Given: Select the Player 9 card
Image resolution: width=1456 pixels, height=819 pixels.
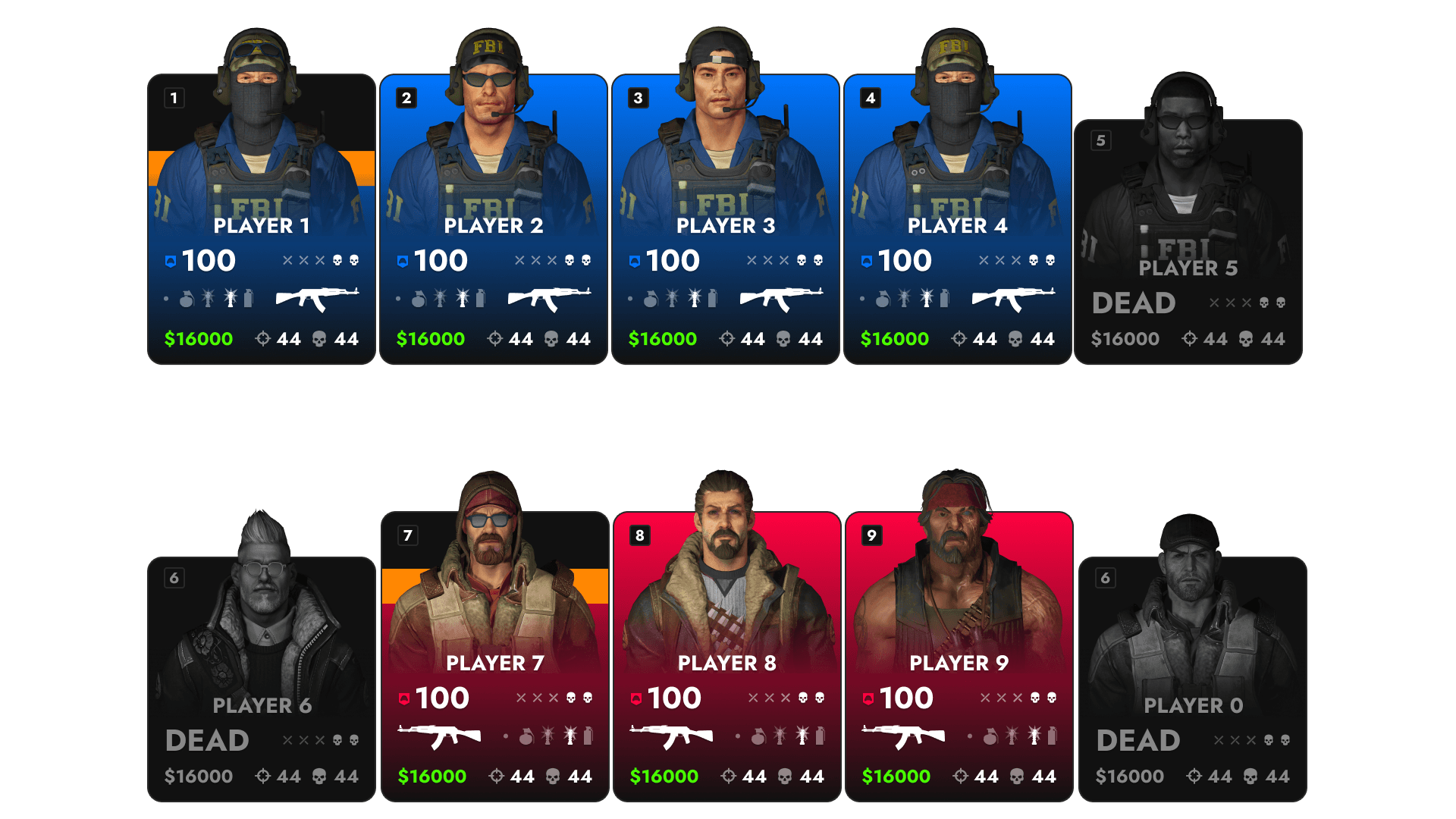Looking at the screenshot, I should (959, 657).
